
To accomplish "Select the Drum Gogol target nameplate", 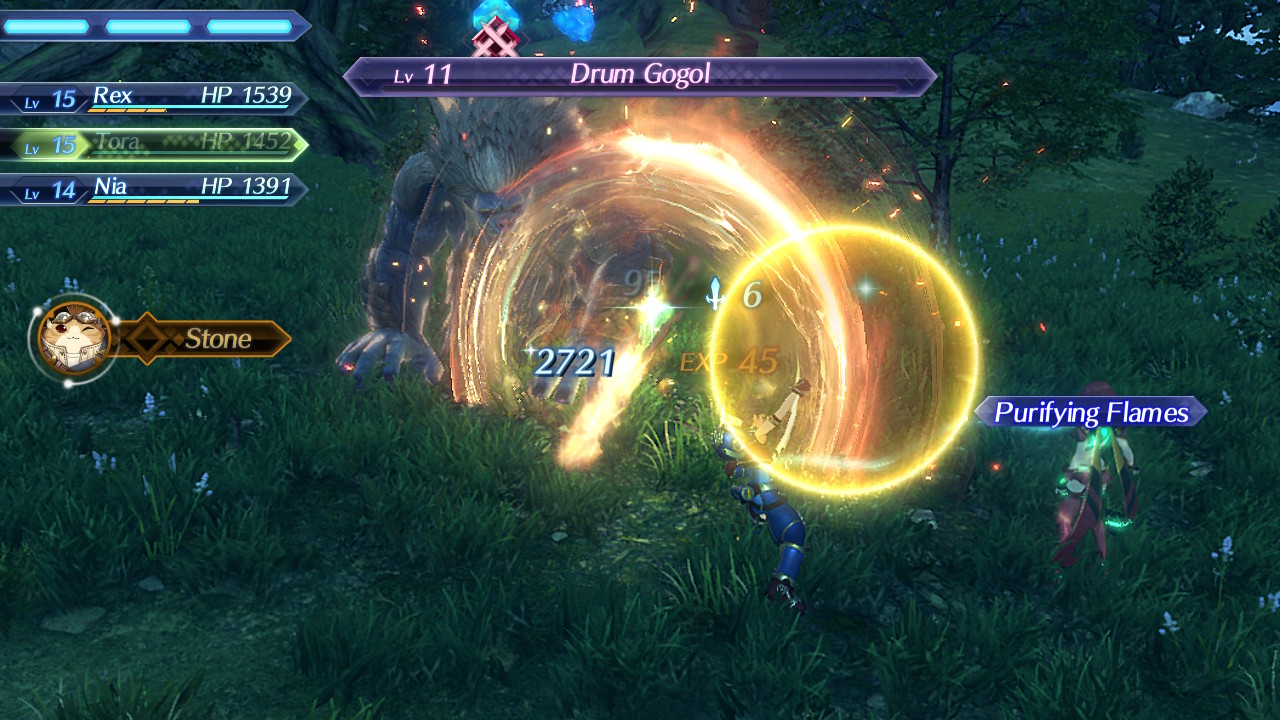I will coord(640,75).
